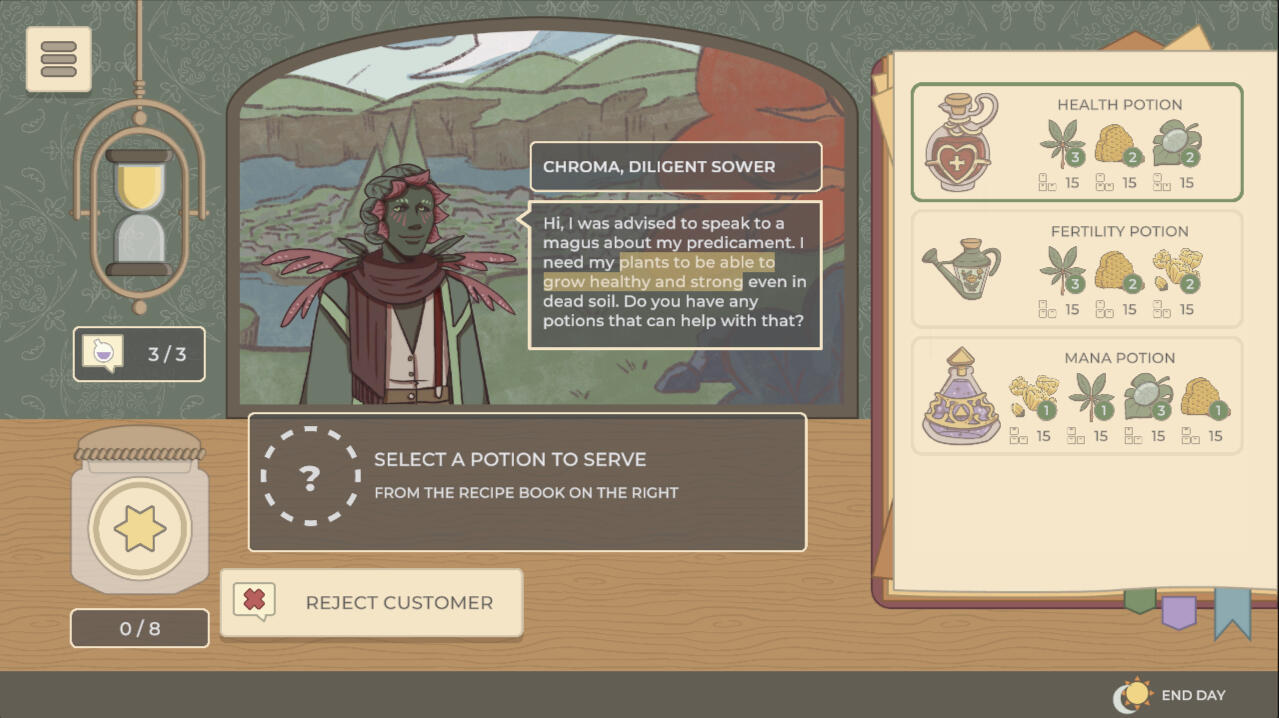Select the teal ribbon bookmark
Screen dimensions: 1279x718
click(x=1232, y=612)
